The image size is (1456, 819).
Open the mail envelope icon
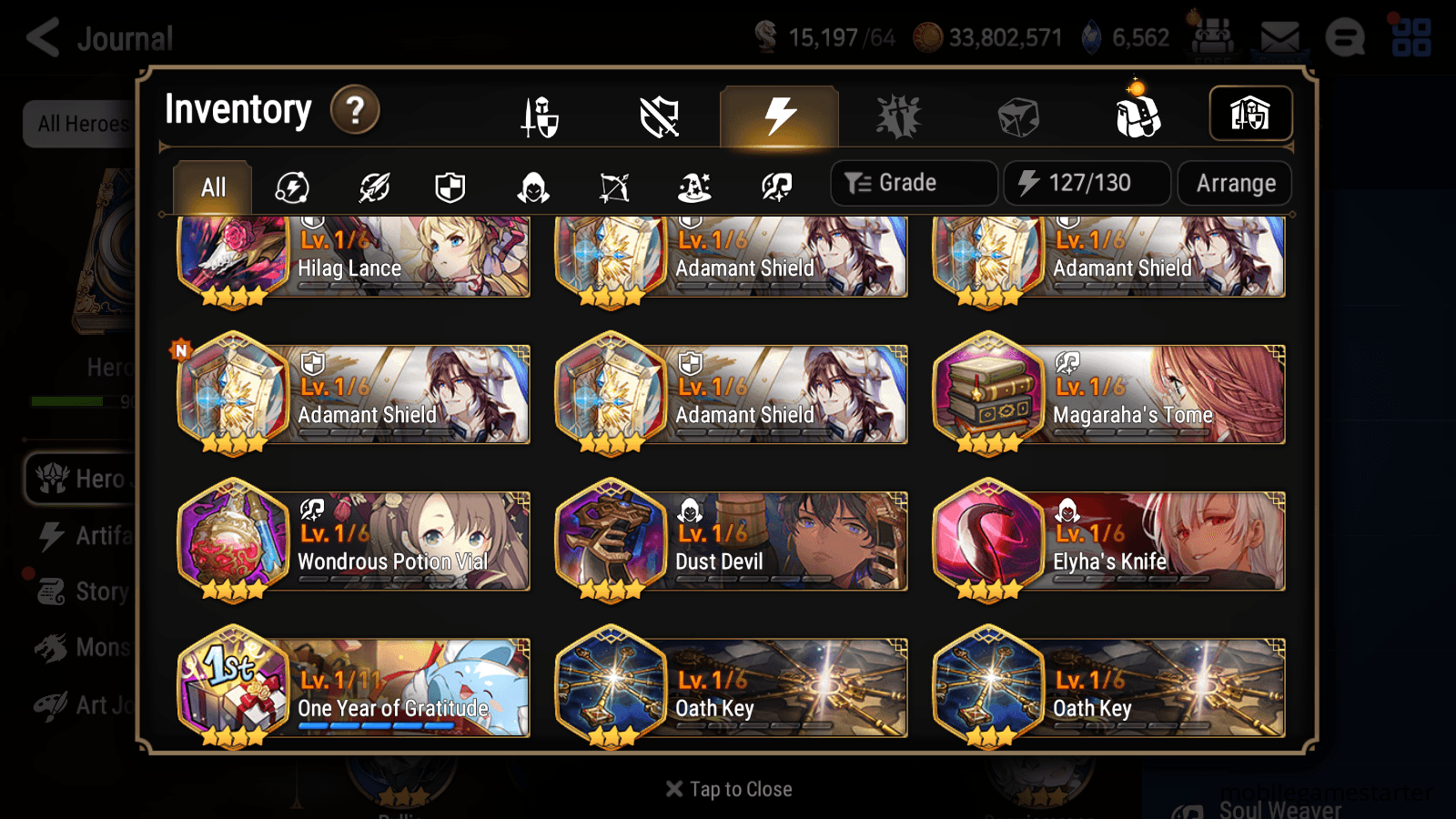pos(1281,36)
